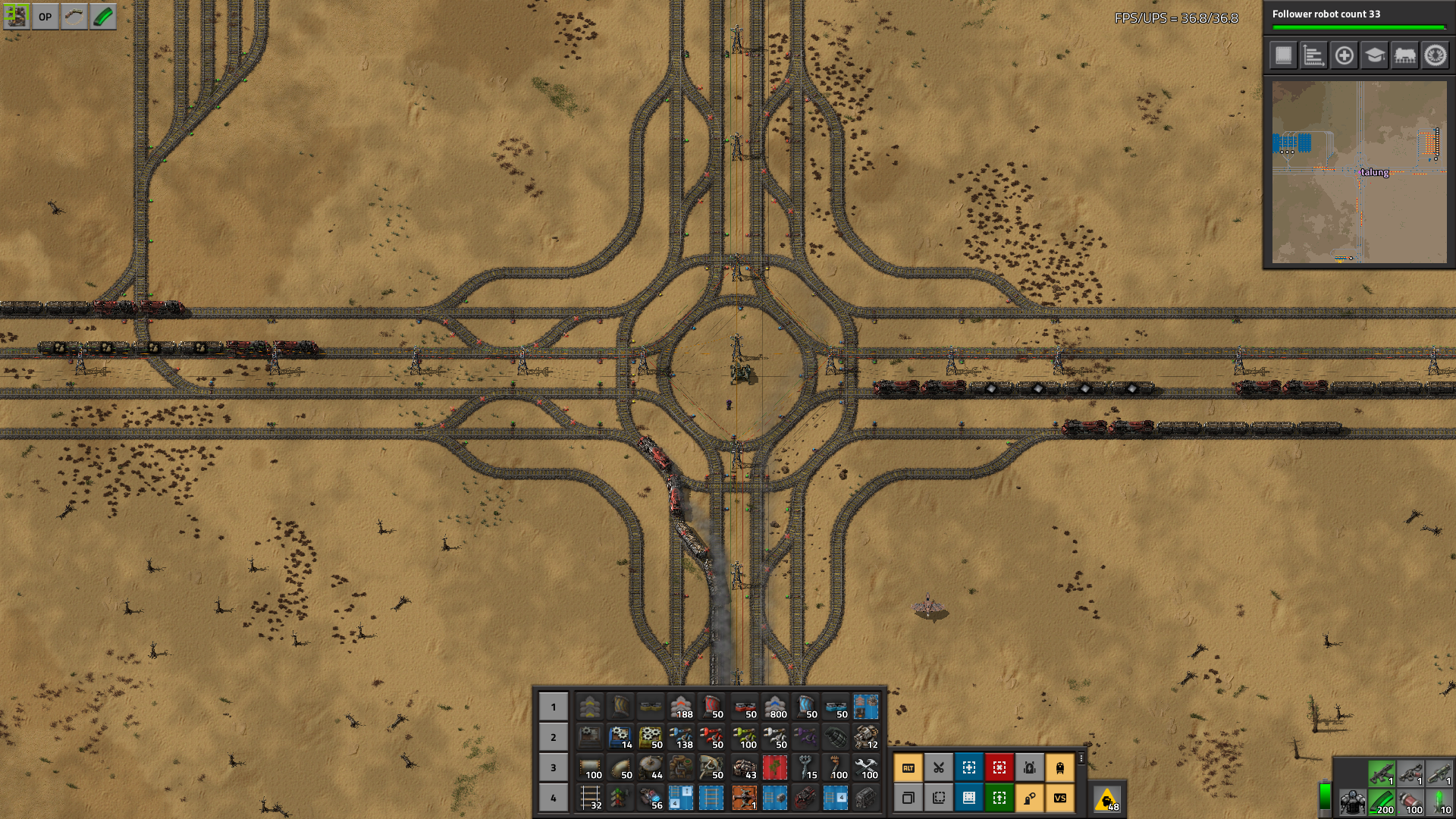Select the grenade hotbar slot
Screen dimensions: 1456x819
click(x=836, y=736)
